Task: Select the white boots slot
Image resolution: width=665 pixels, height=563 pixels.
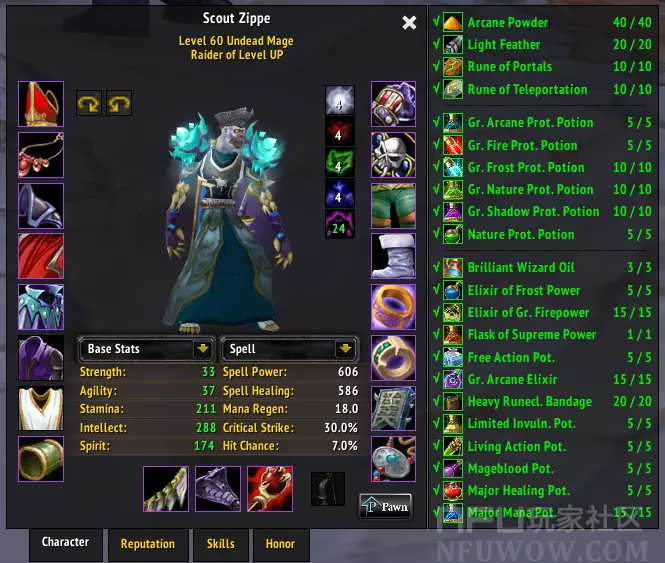Action: click(x=393, y=256)
